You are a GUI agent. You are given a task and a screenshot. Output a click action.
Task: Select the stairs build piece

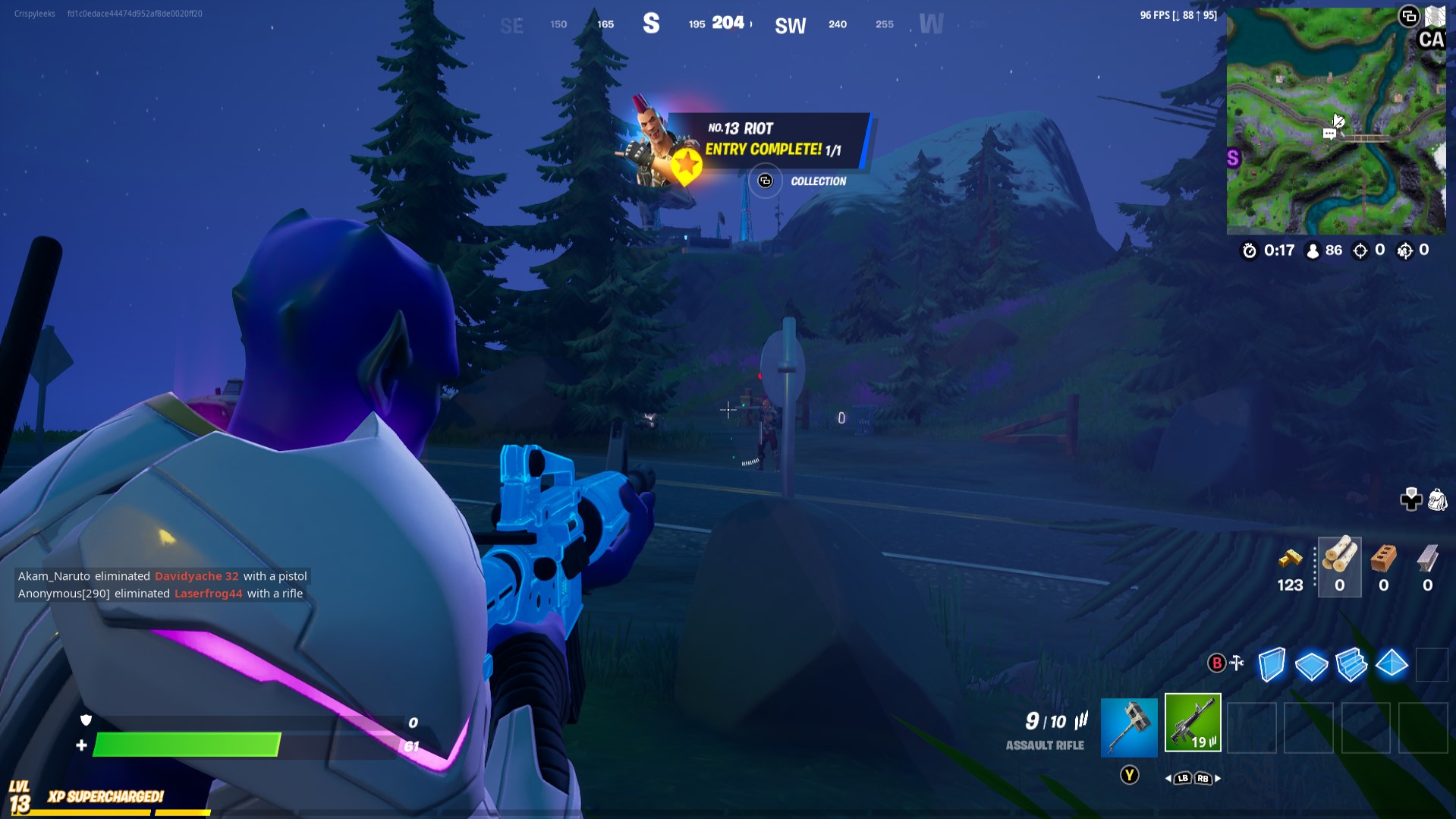[1352, 665]
